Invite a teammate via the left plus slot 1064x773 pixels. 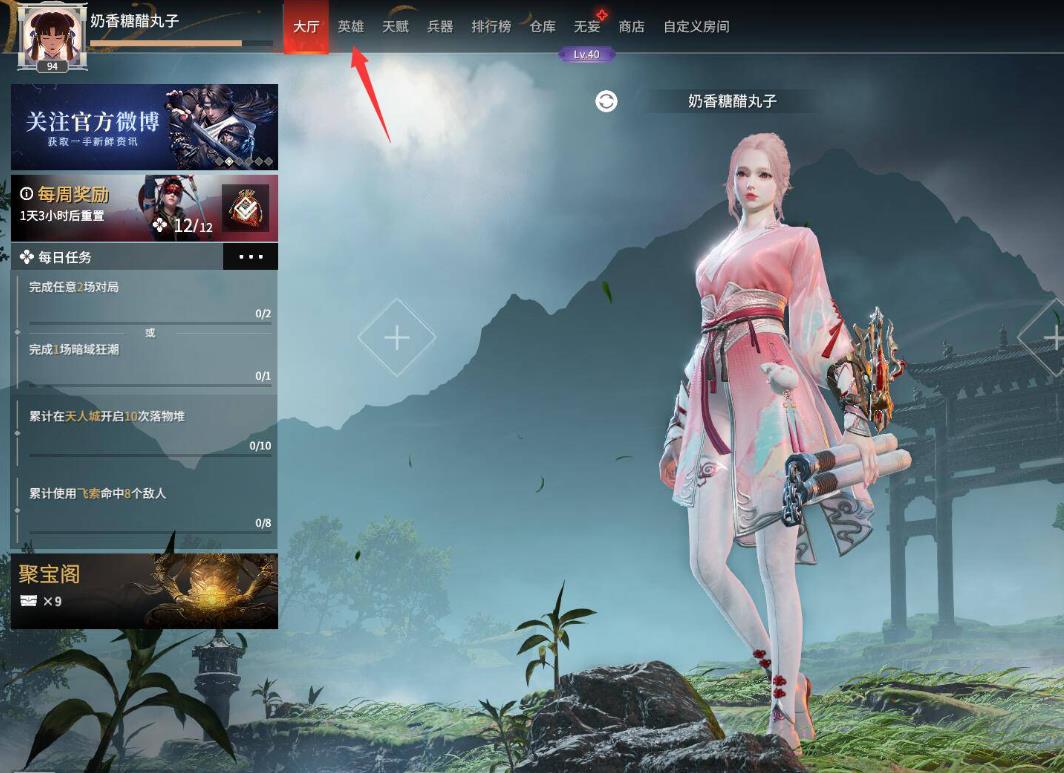coord(397,338)
